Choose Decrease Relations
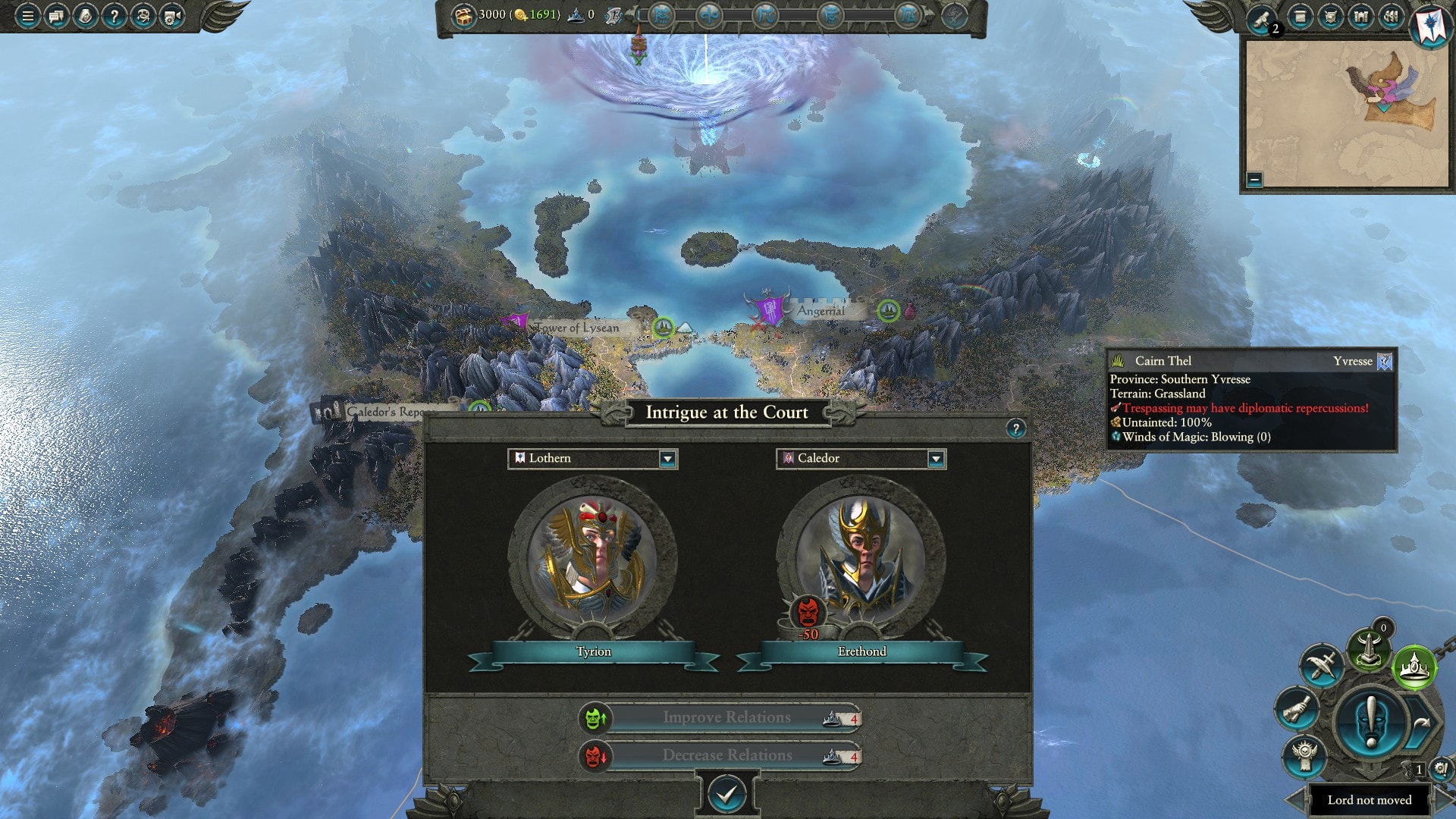Image resolution: width=1456 pixels, height=819 pixels. click(x=726, y=755)
